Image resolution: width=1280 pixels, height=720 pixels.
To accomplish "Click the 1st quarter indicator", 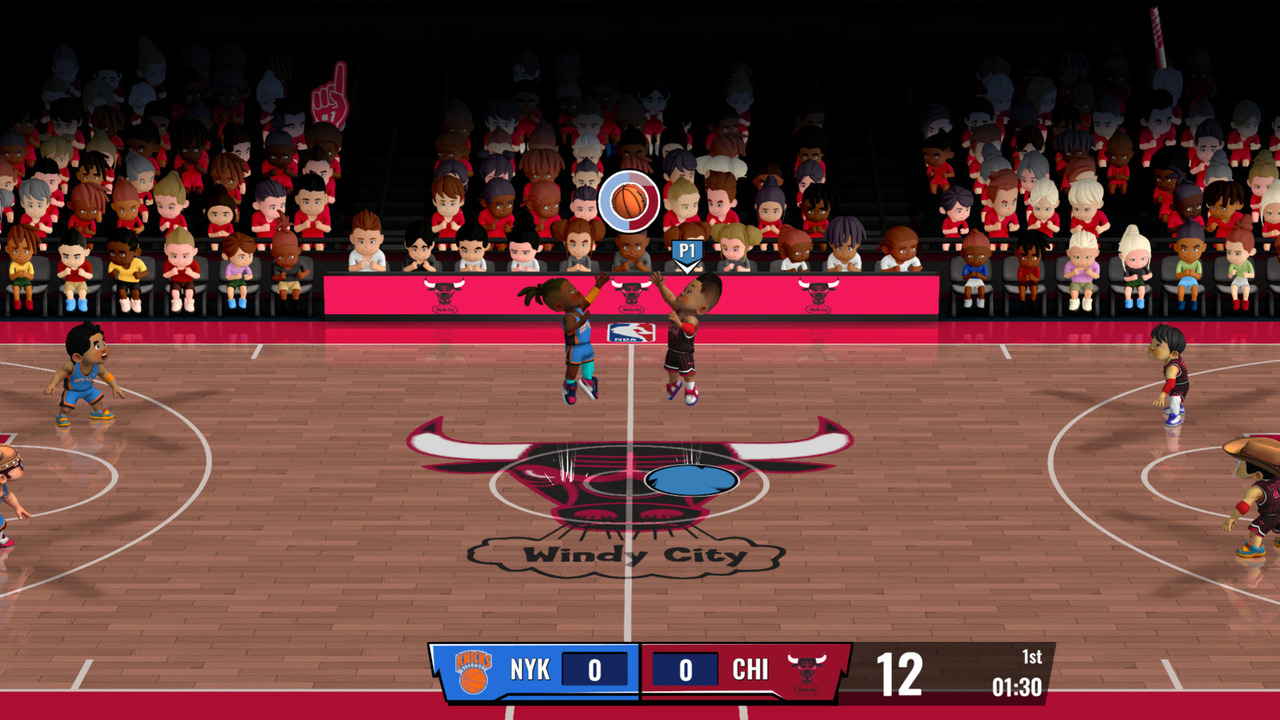I will tap(1031, 657).
